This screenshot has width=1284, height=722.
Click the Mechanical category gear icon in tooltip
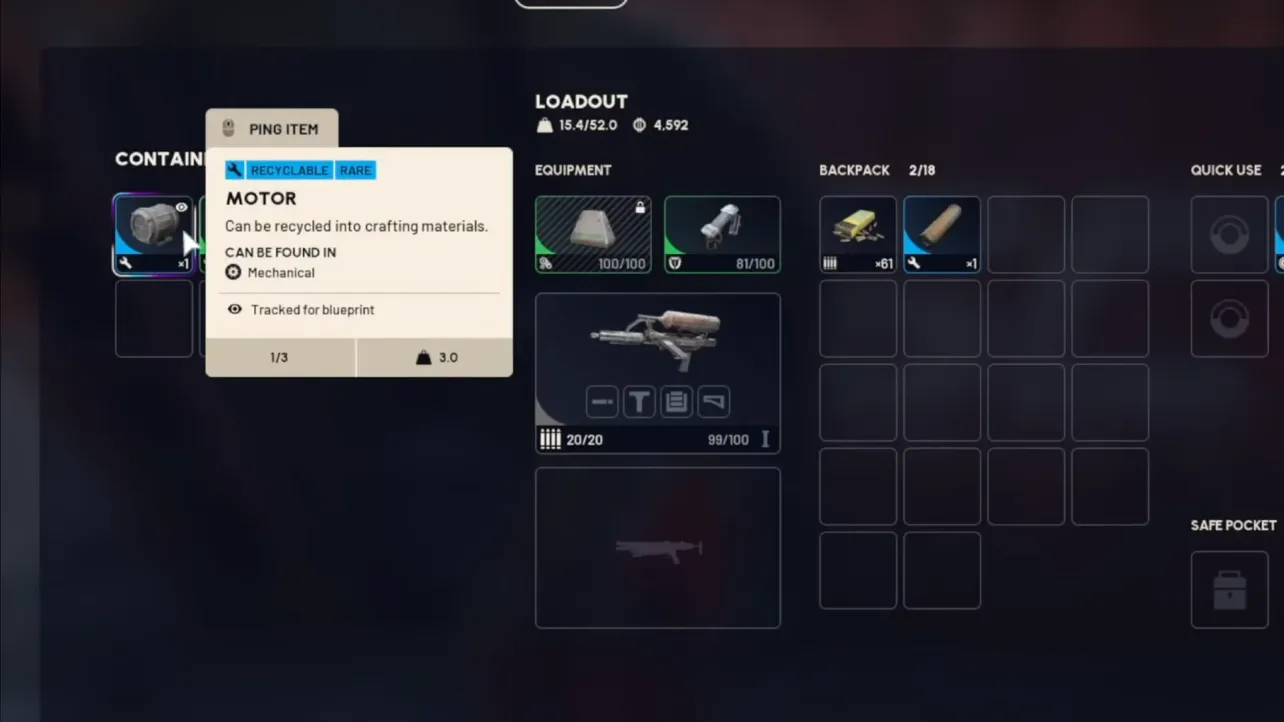pos(233,272)
